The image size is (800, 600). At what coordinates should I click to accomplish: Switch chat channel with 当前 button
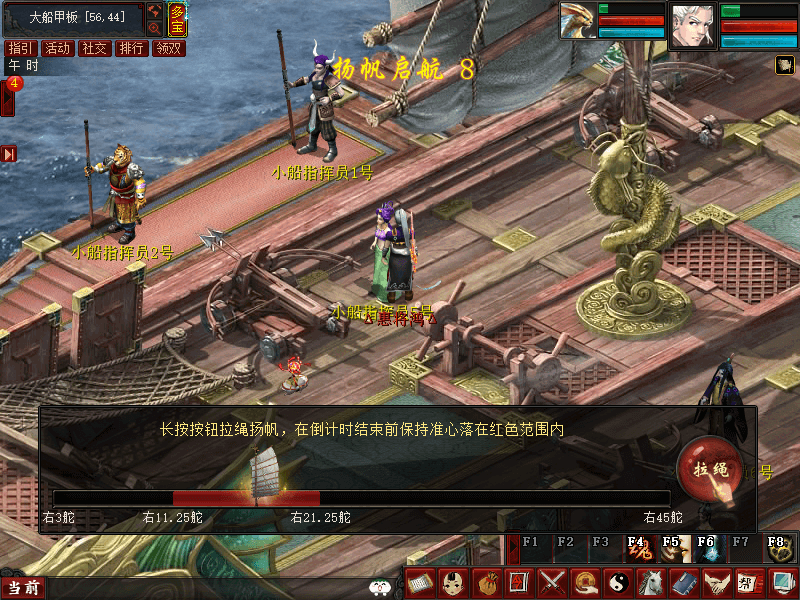coord(23,588)
